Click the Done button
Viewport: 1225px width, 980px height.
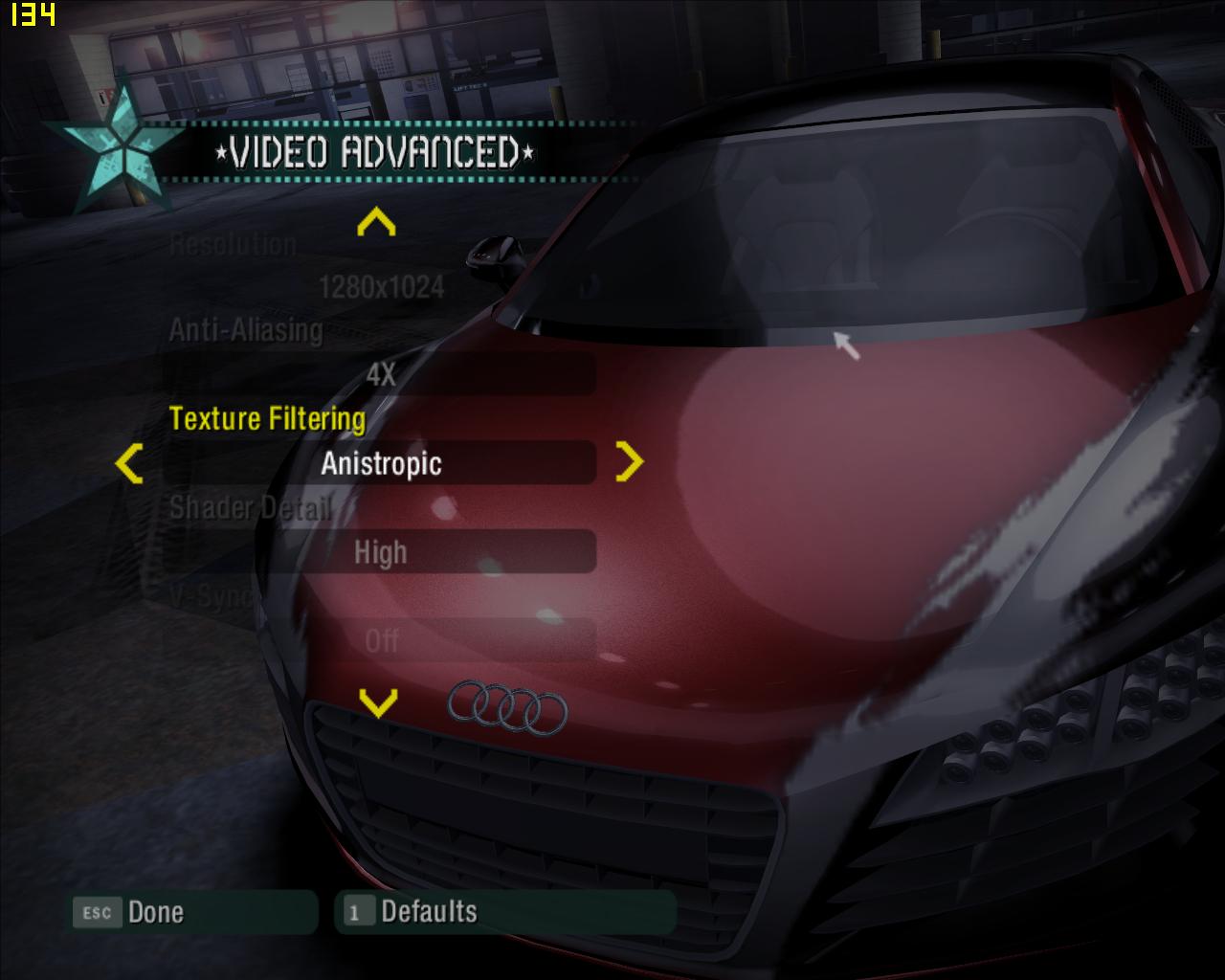pyautogui.click(x=194, y=912)
